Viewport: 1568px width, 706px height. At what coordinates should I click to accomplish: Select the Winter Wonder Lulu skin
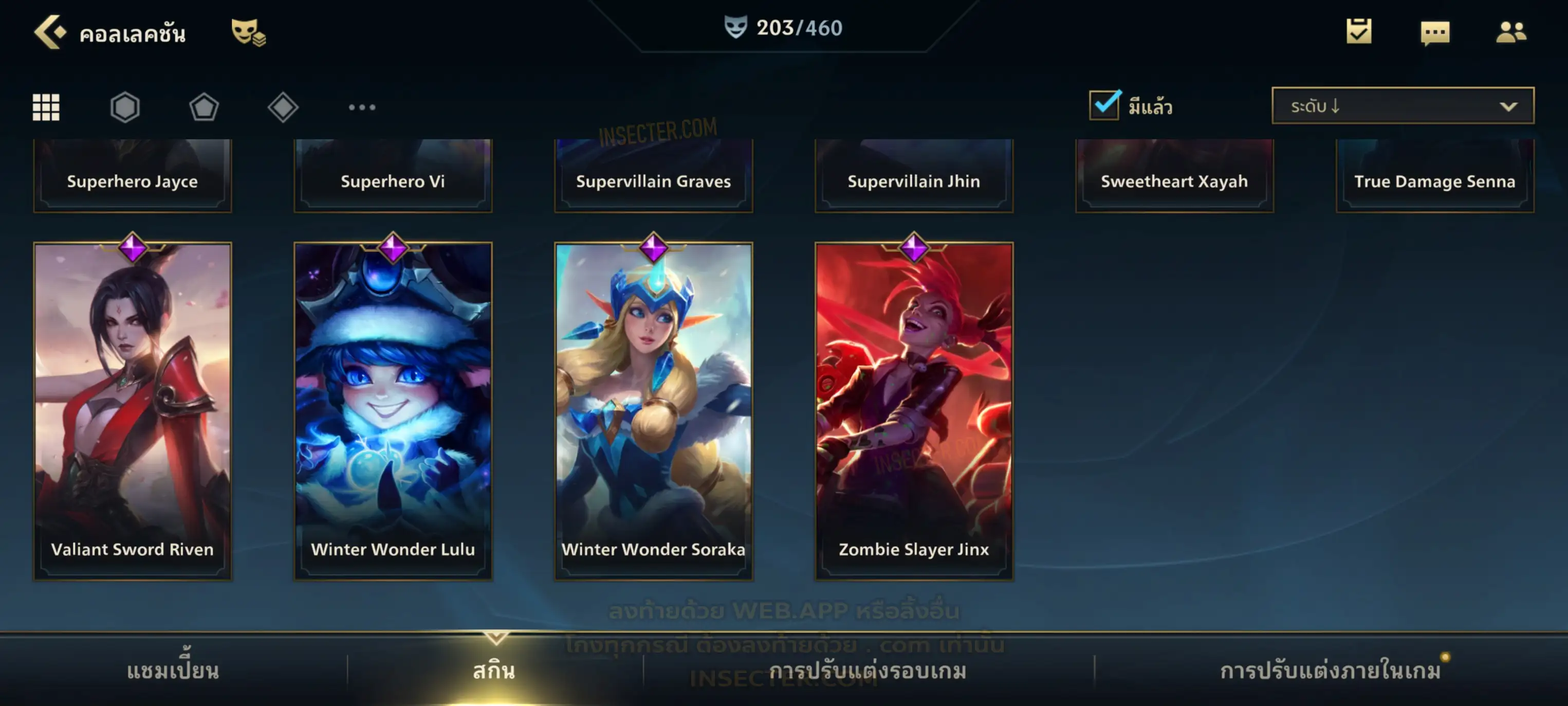[393, 410]
